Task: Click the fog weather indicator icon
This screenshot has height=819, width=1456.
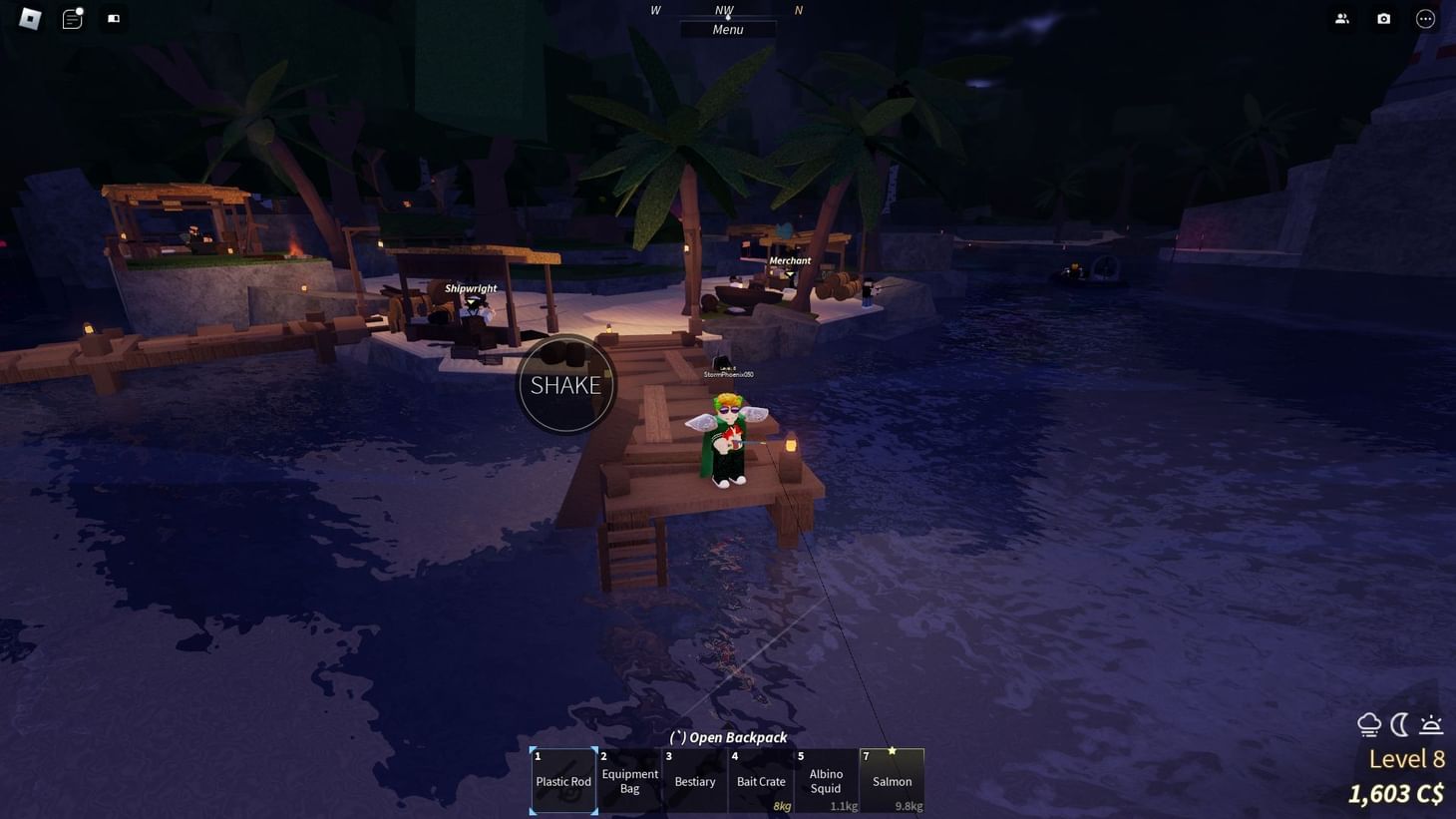Action: tap(1368, 724)
